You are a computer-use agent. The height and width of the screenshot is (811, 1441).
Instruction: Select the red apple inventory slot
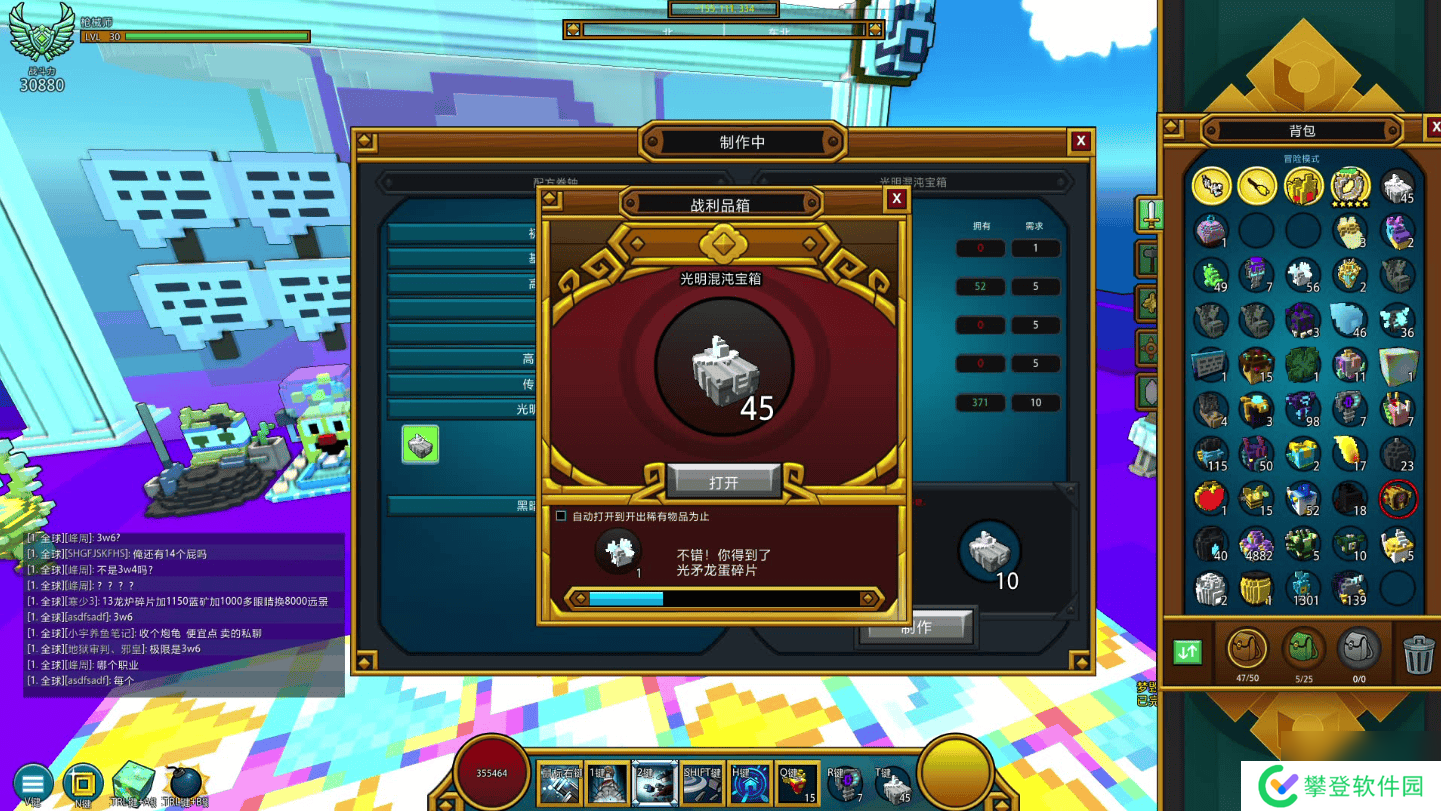(x=1210, y=497)
